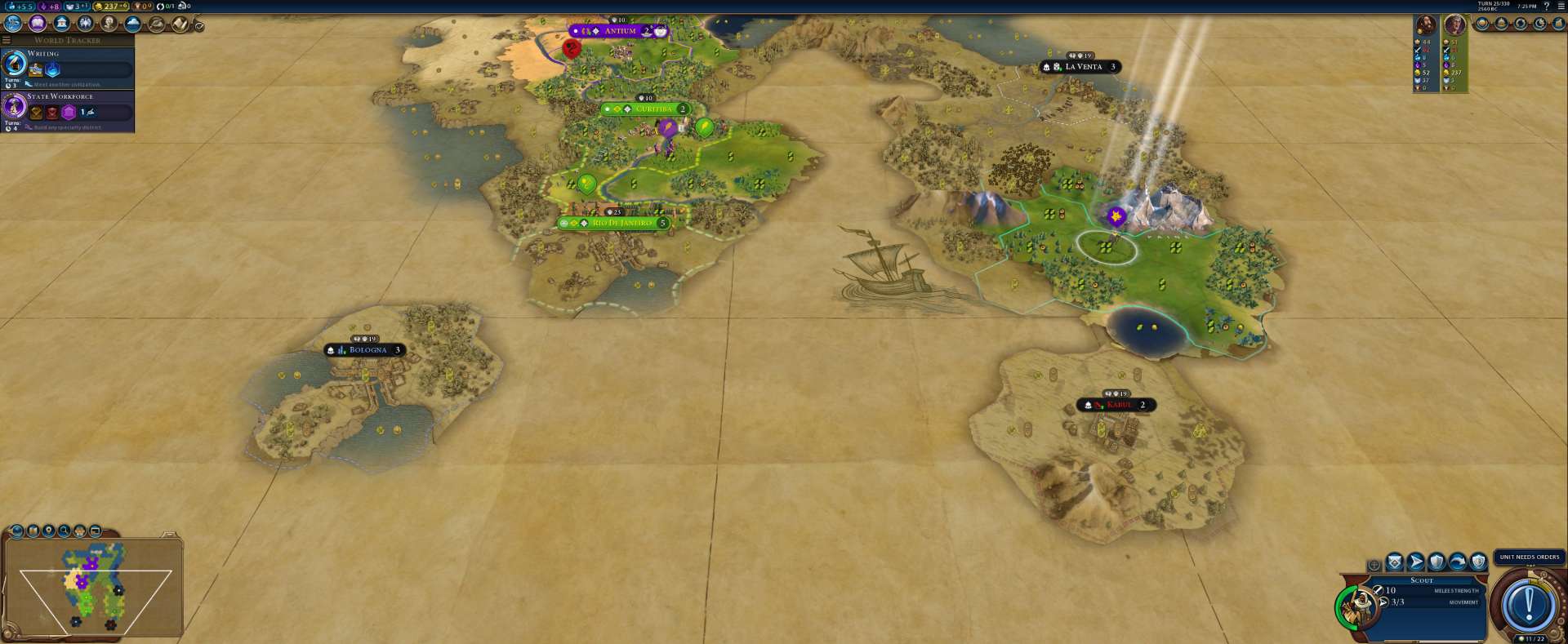Select the Antium city banner
Screen dimensions: 1568x644
point(620,31)
